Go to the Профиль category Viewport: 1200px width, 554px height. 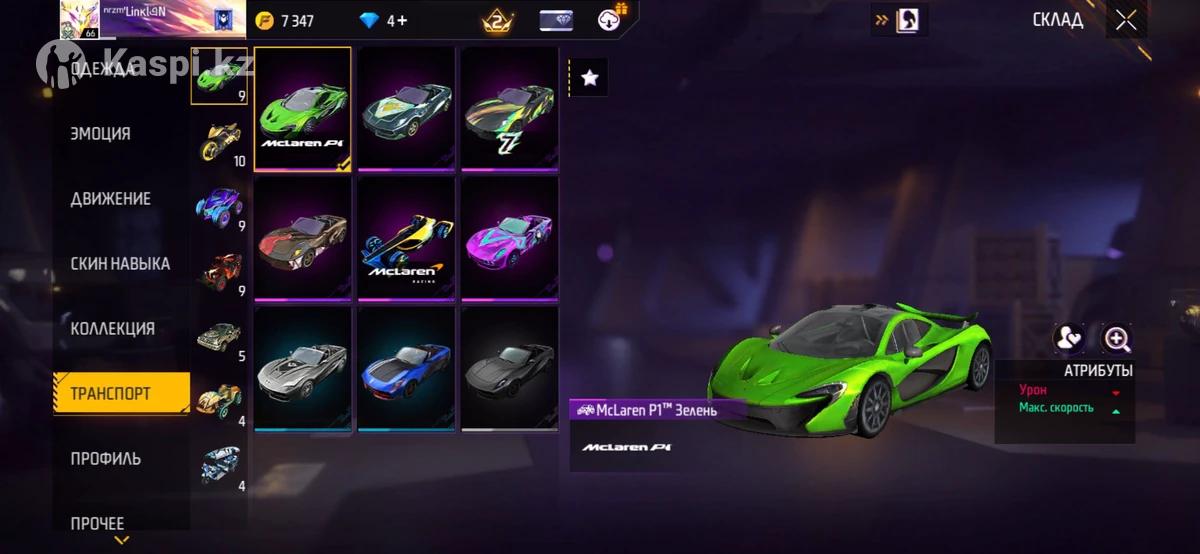click(x=106, y=459)
